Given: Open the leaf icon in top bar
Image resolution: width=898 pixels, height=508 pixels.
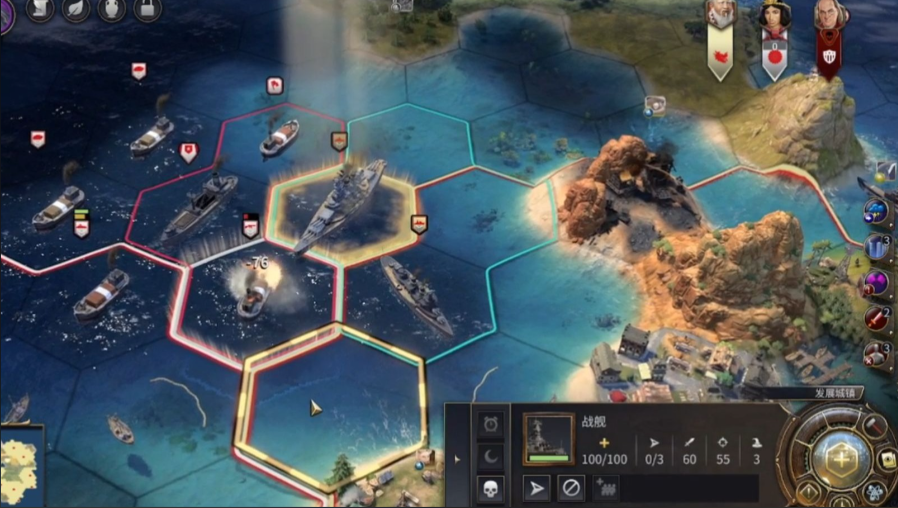Looking at the screenshot, I should tap(76, 10).
